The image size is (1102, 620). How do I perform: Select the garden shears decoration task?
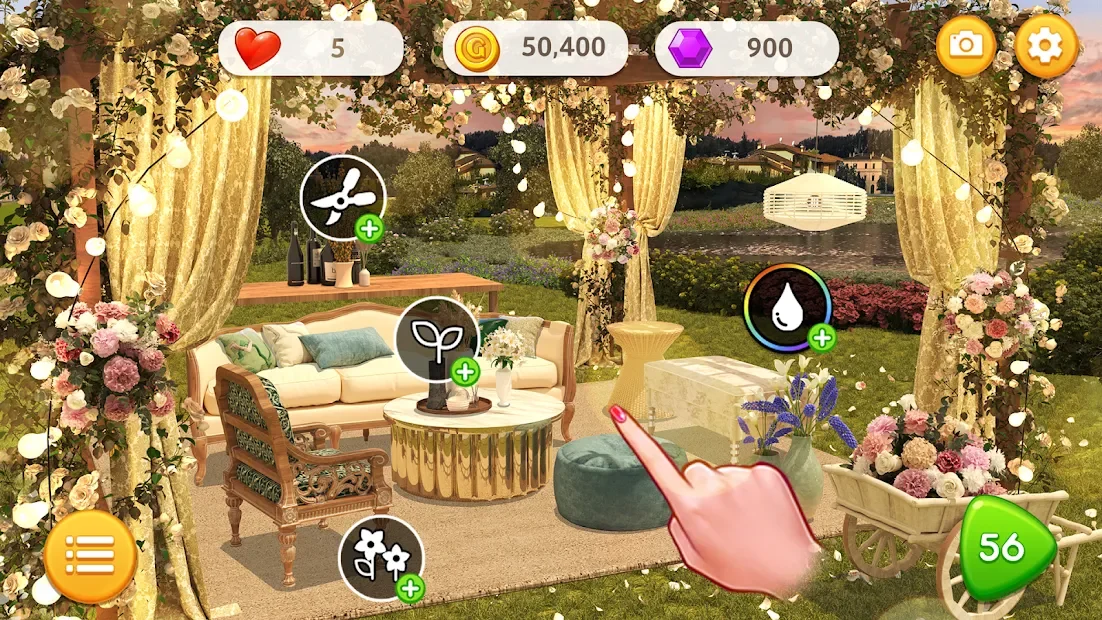point(343,198)
